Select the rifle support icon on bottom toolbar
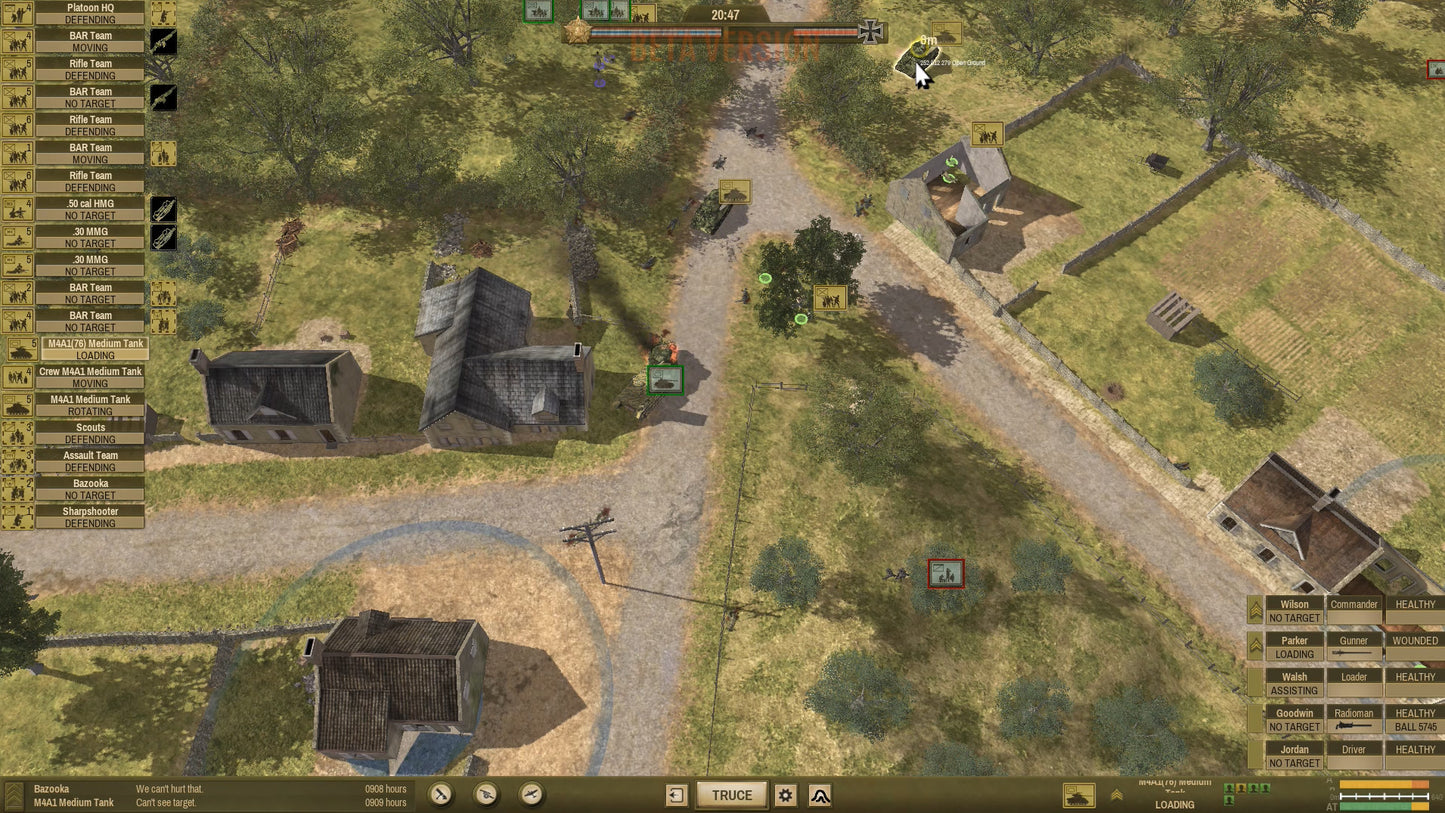The height and width of the screenshot is (813, 1445). [x=441, y=795]
